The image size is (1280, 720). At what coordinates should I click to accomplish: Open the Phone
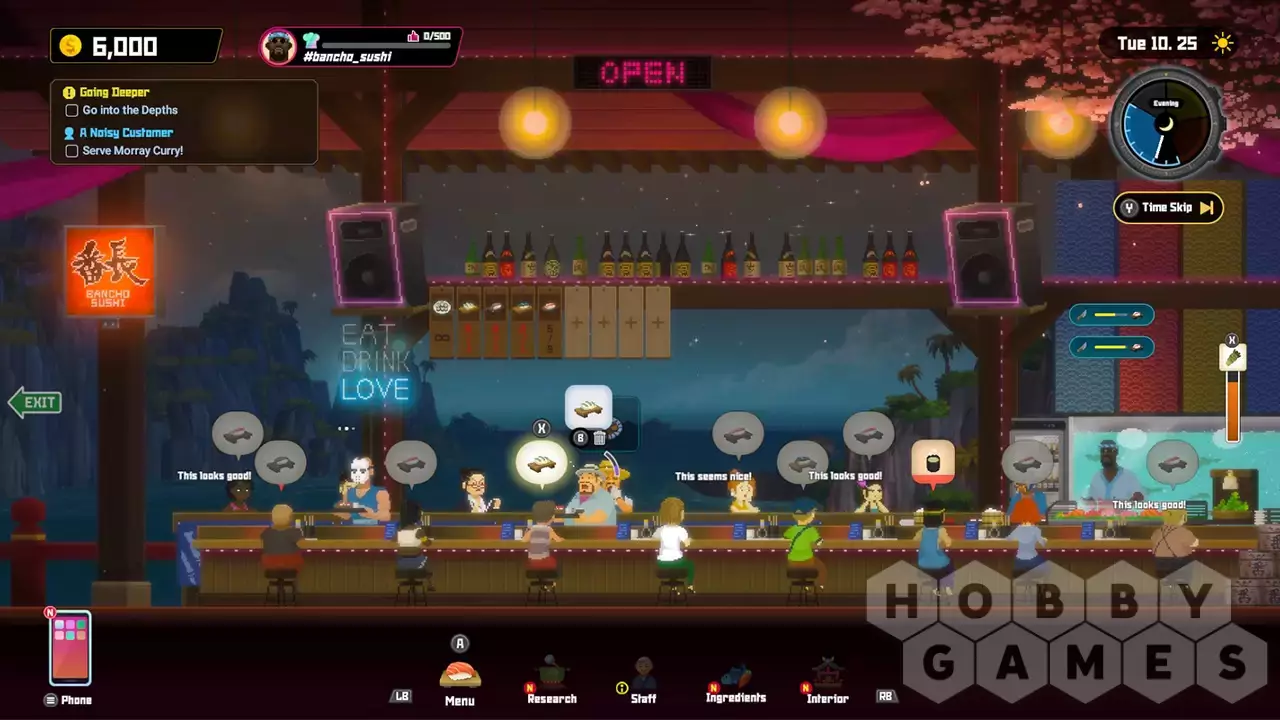(x=70, y=649)
